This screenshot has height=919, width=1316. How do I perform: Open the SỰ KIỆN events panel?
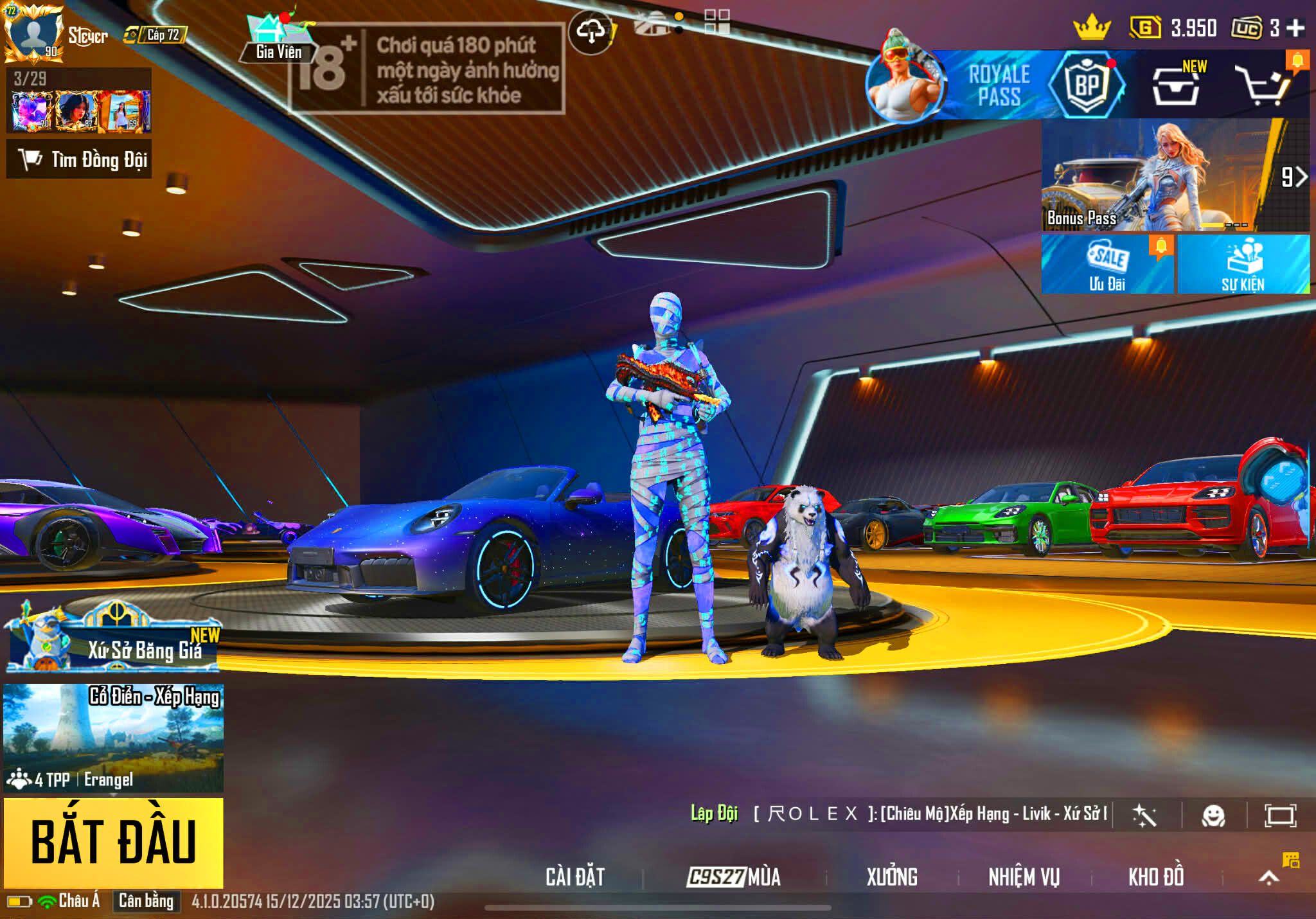1243,265
